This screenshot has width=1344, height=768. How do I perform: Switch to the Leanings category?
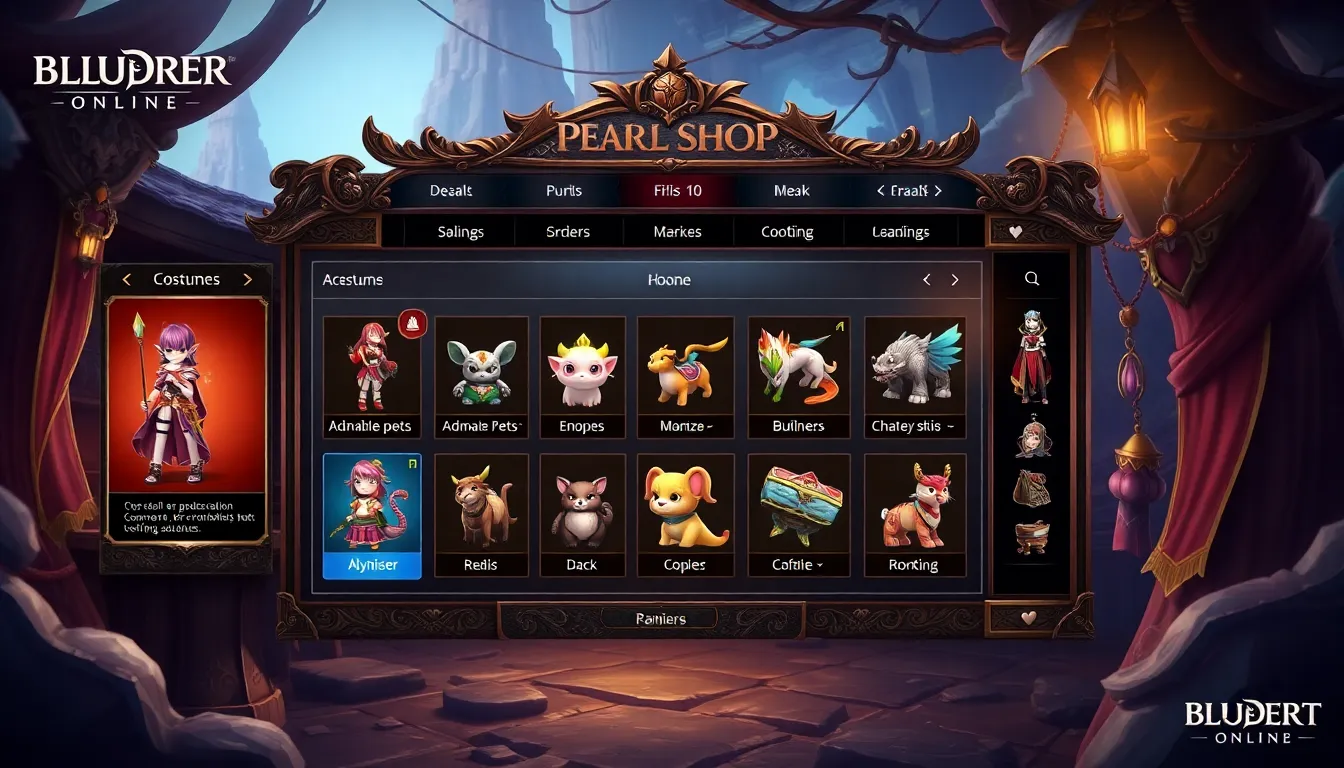(x=900, y=232)
